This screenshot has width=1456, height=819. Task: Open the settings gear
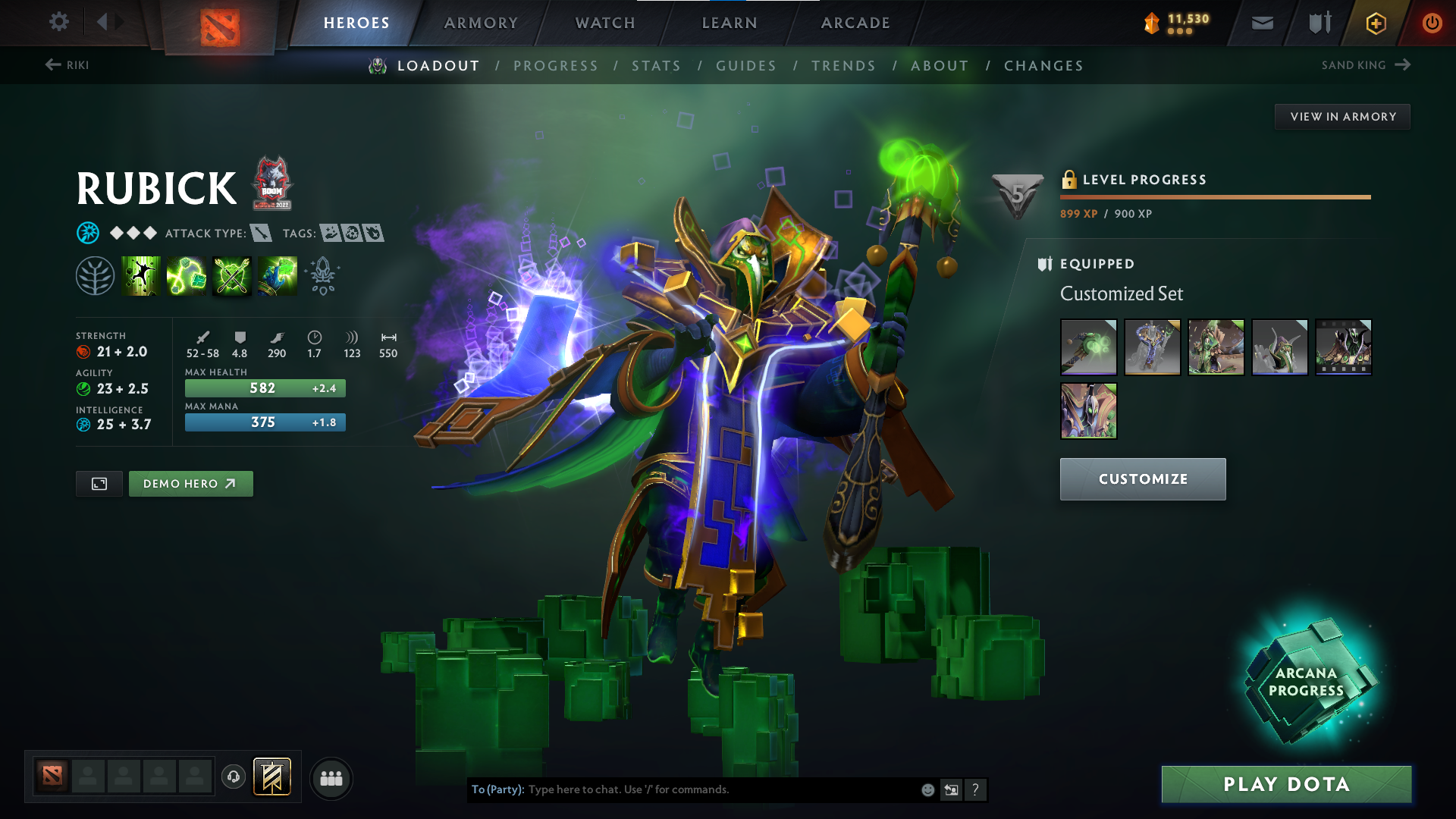tap(59, 22)
